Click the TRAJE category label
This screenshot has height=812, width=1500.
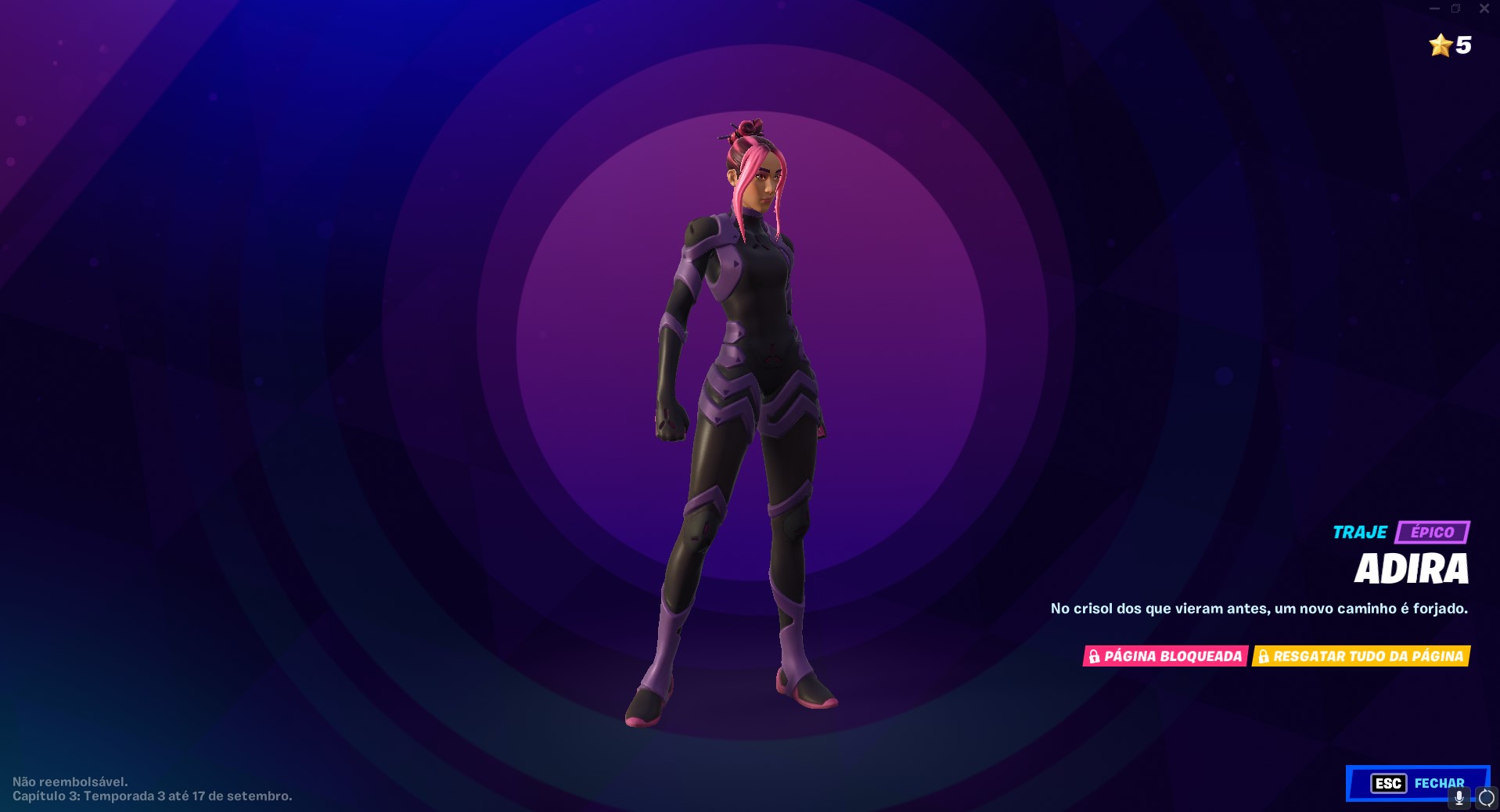coord(1361,532)
